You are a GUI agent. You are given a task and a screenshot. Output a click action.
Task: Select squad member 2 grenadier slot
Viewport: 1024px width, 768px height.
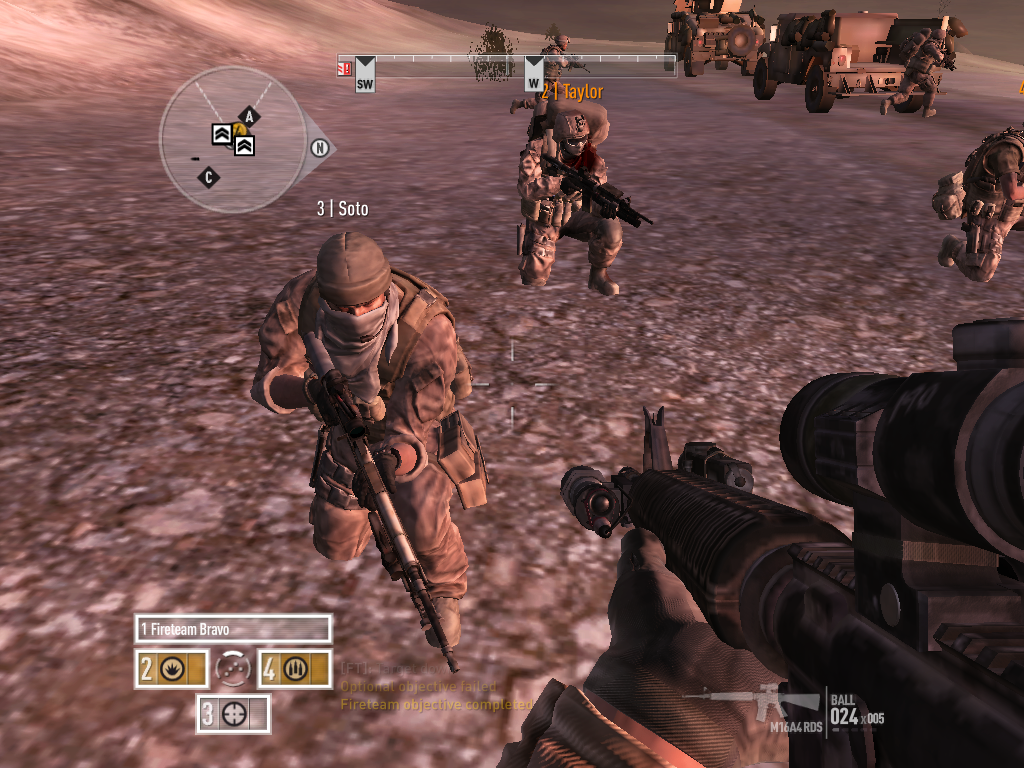pyautogui.click(x=172, y=669)
